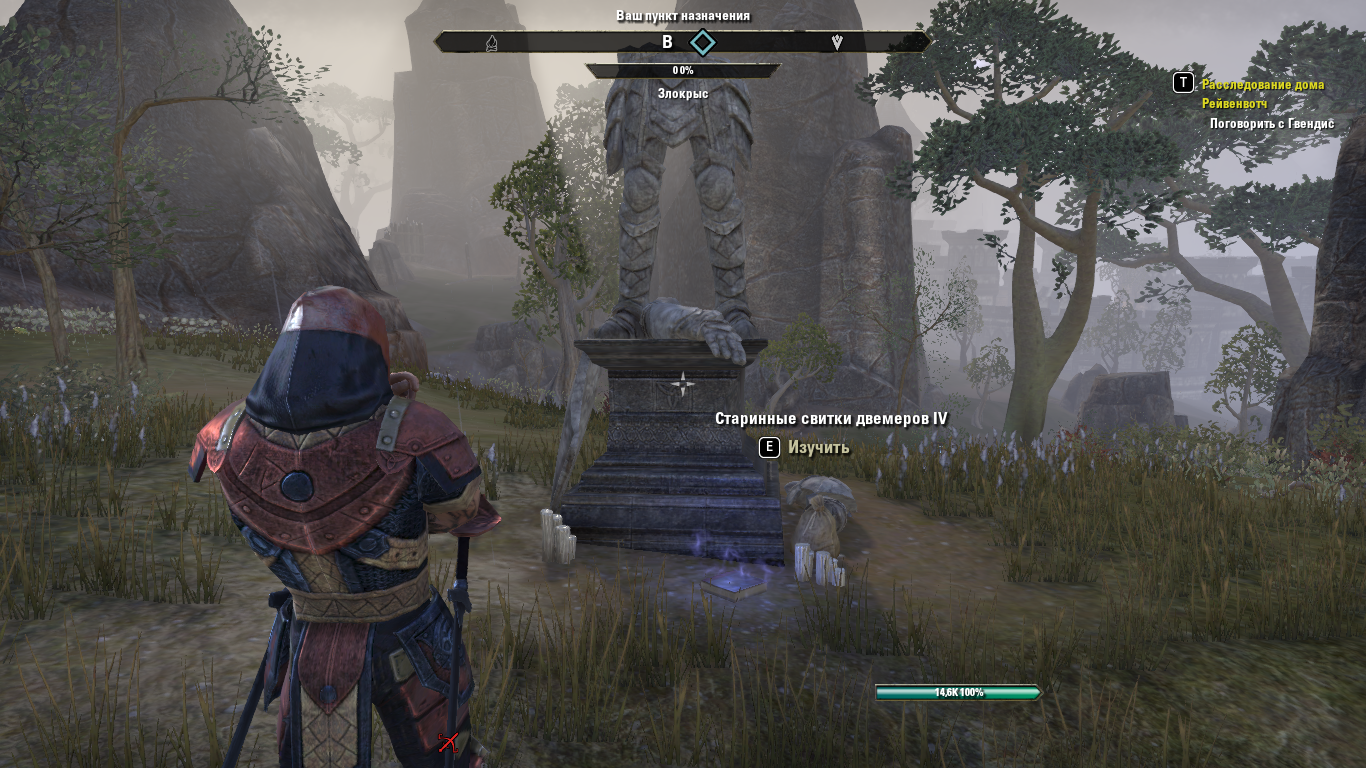Click the teal diamond destination marker on the compass
Image resolution: width=1366 pixels, height=768 pixels.
coord(703,42)
